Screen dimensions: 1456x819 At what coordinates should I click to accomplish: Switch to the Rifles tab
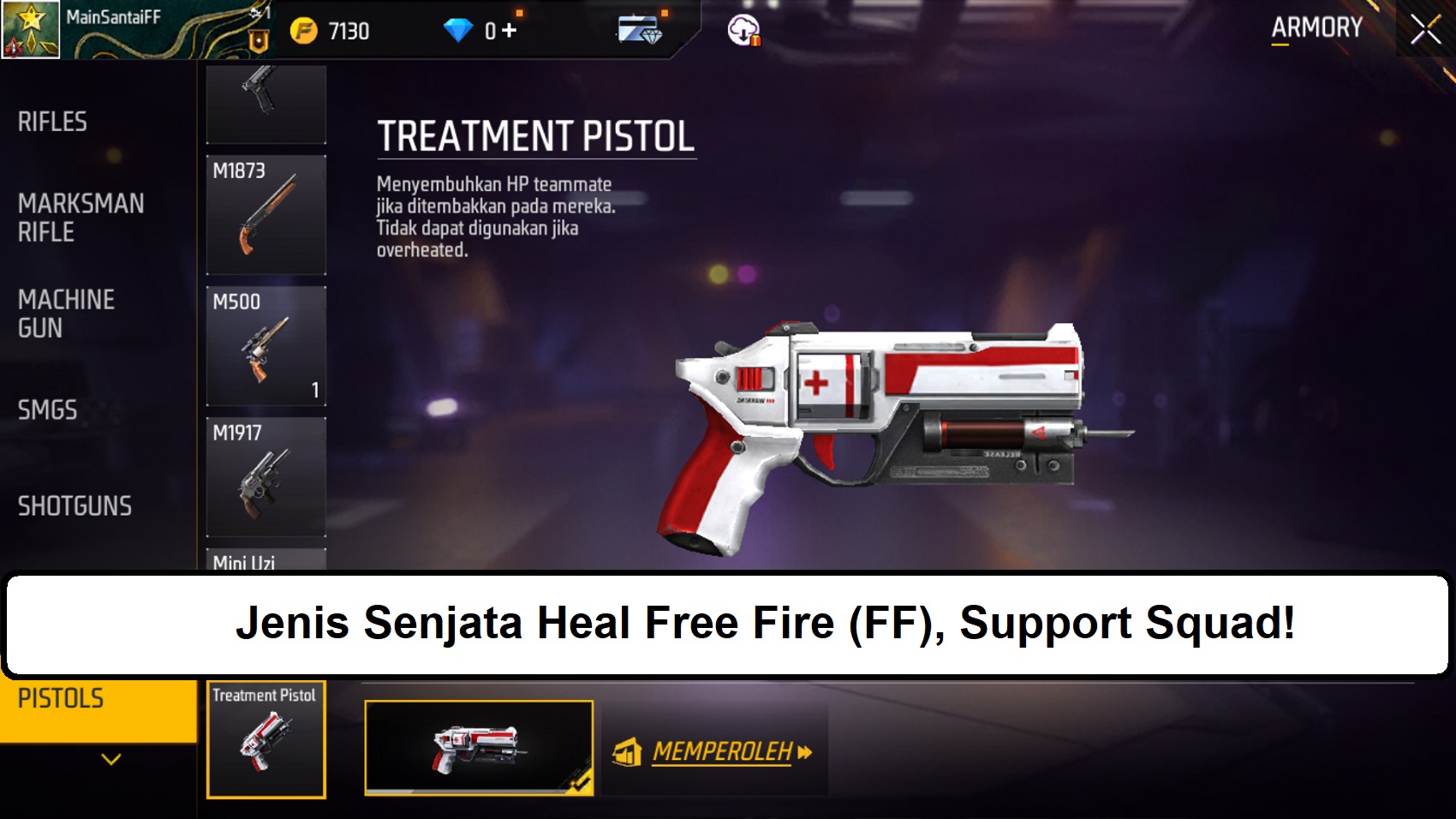click(x=53, y=122)
